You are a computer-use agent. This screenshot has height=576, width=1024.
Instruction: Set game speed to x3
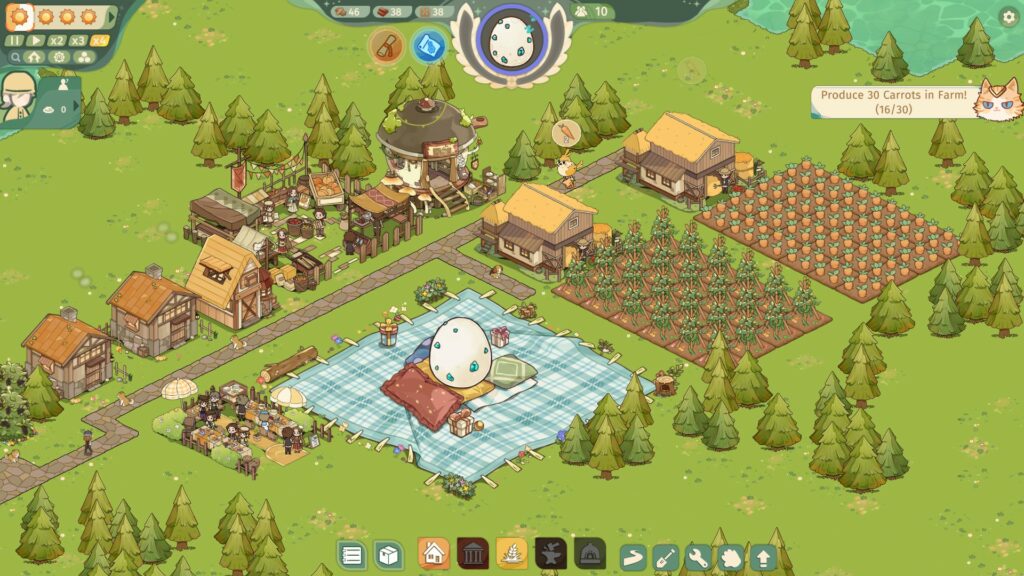(x=78, y=41)
